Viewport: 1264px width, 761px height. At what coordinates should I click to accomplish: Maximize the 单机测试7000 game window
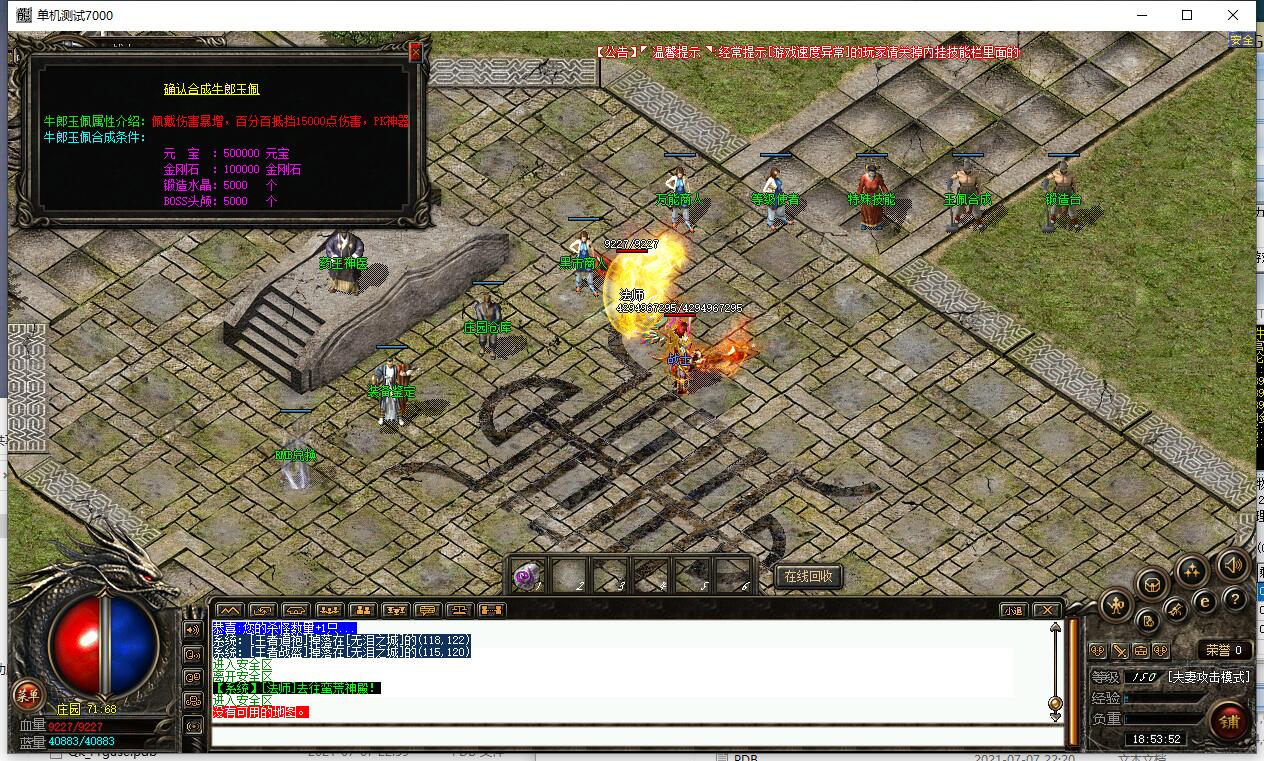[1187, 15]
